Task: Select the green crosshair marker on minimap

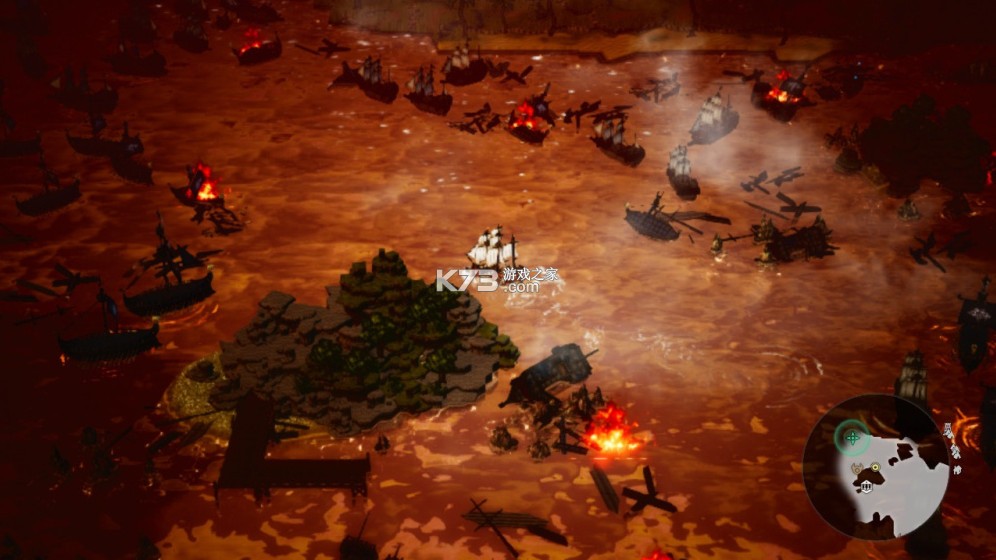Action: tap(852, 436)
